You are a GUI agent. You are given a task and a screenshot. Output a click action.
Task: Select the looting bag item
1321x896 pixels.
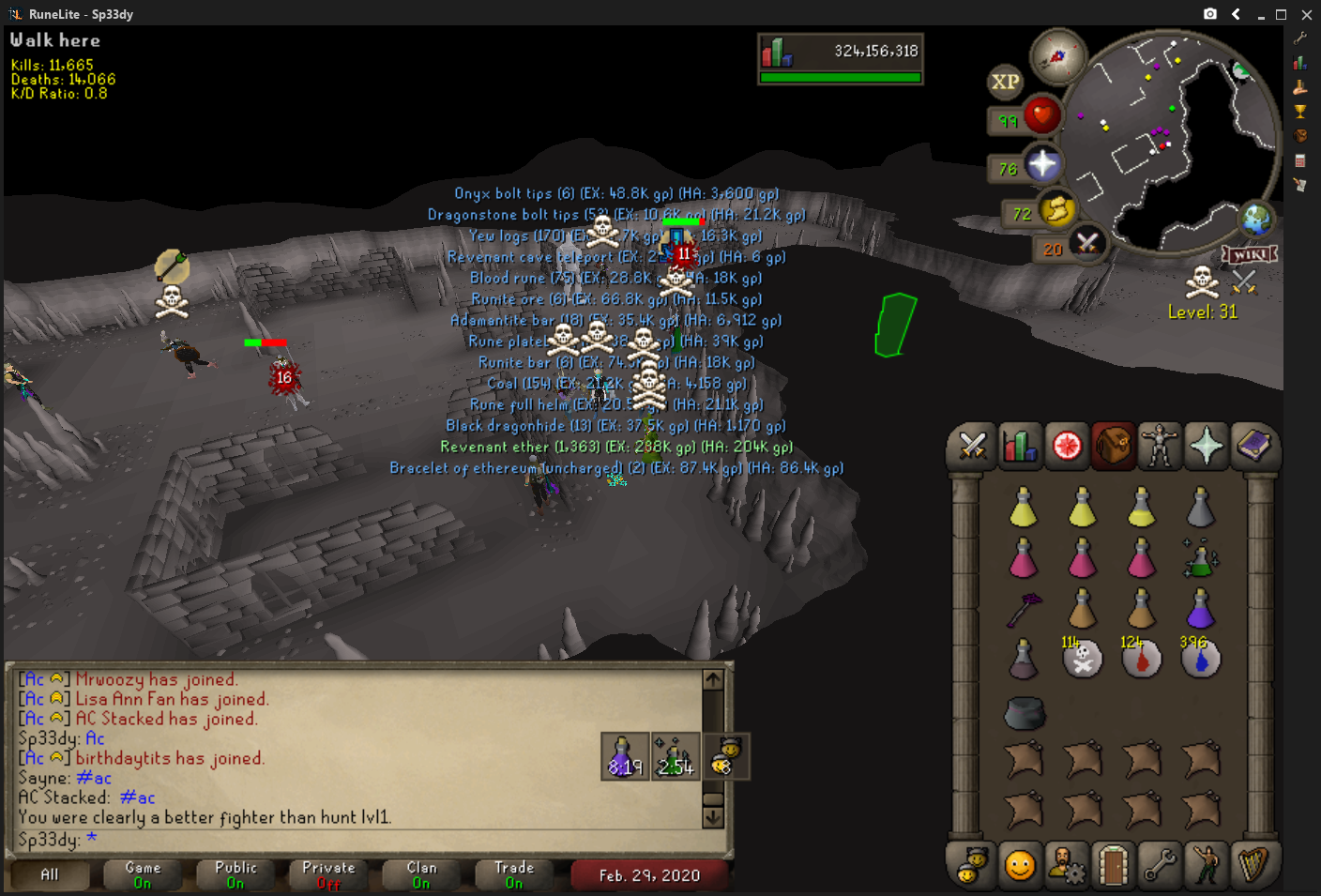[1024, 713]
